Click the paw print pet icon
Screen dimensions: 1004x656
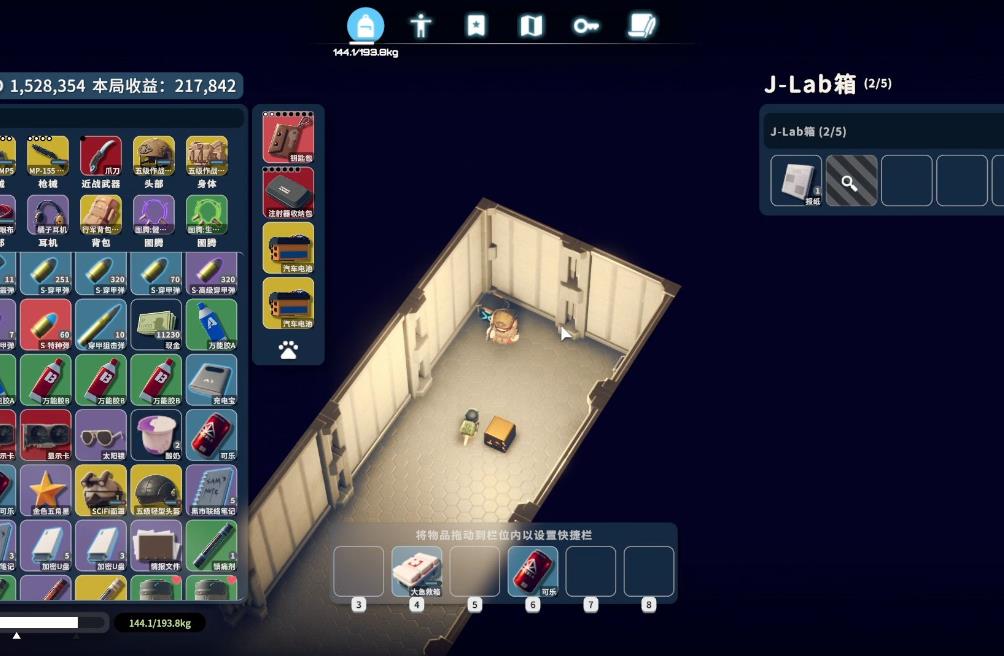tap(288, 350)
